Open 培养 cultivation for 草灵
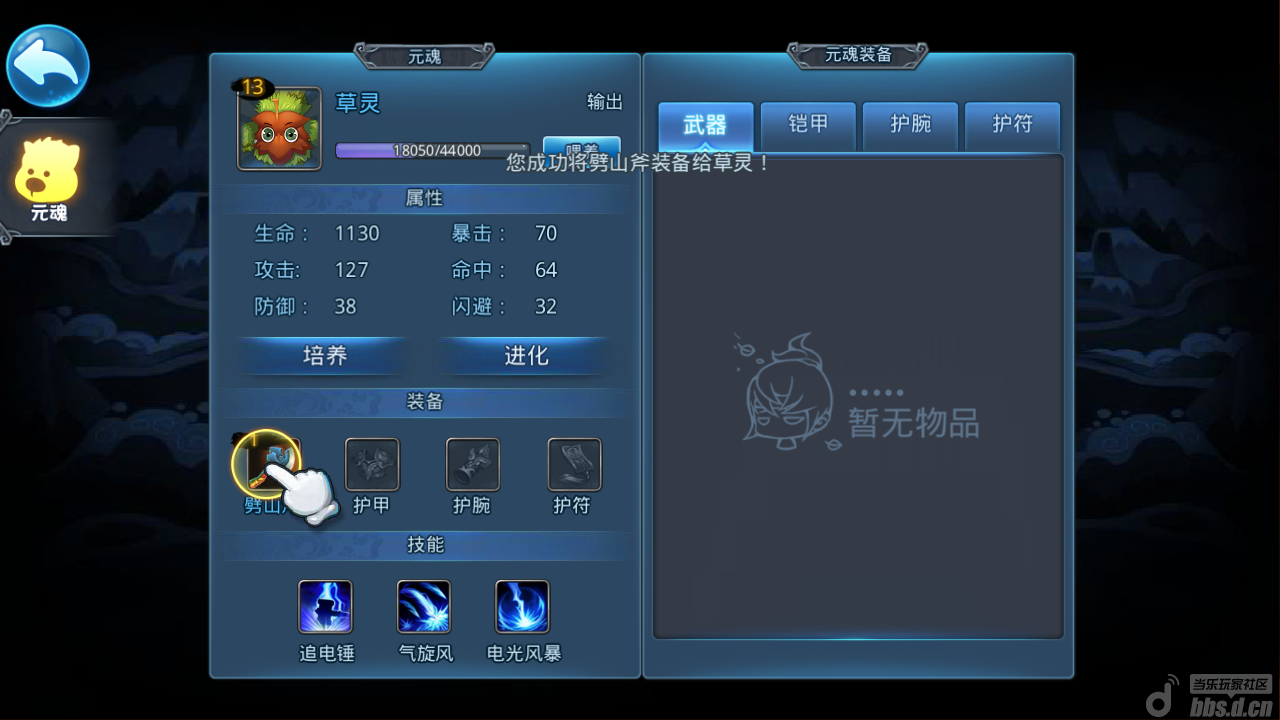 [x=324, y=356]
